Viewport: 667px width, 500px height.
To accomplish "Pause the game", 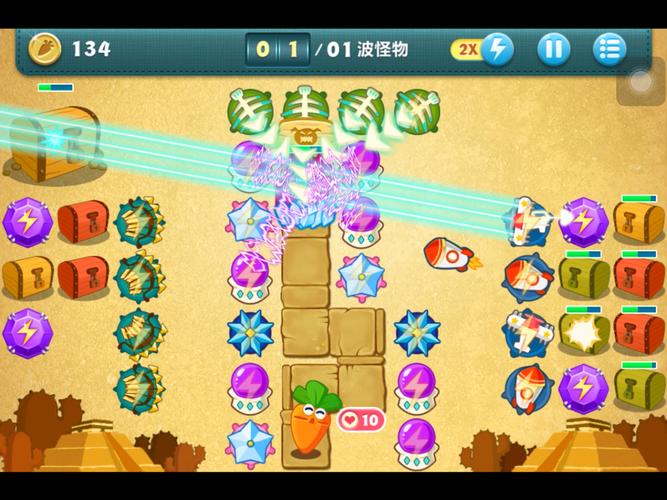I will [x=553, y=48].
